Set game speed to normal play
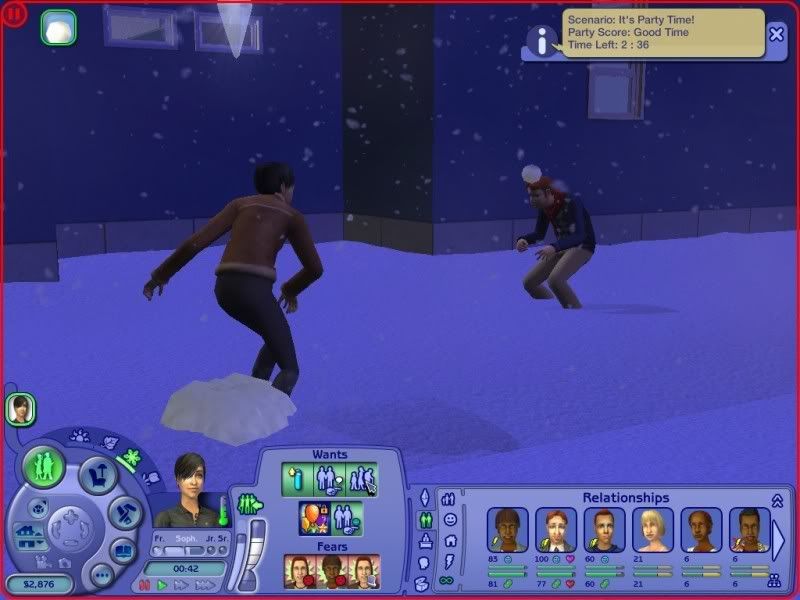The image size is (800, 600). point(162,585)
